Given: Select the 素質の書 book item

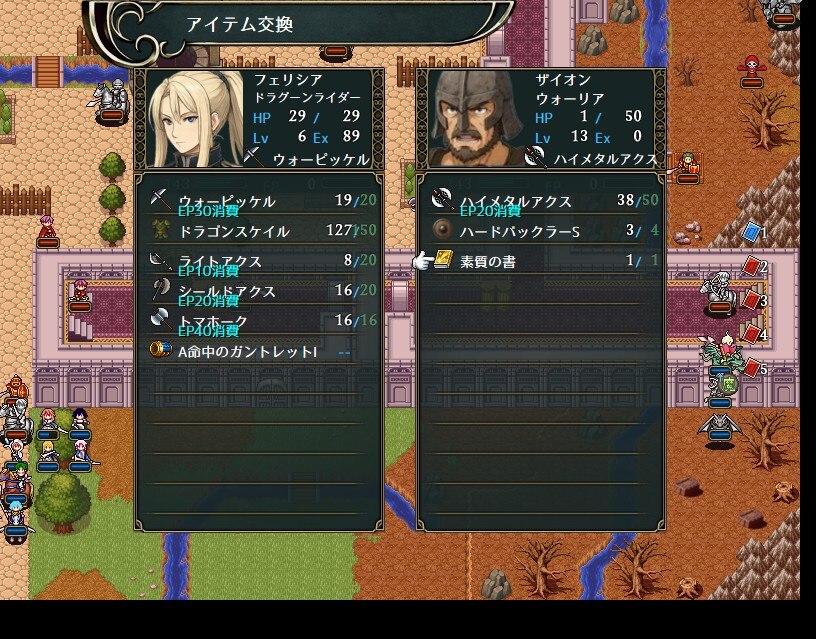Looking at the screenshot, I should point(540,261).
